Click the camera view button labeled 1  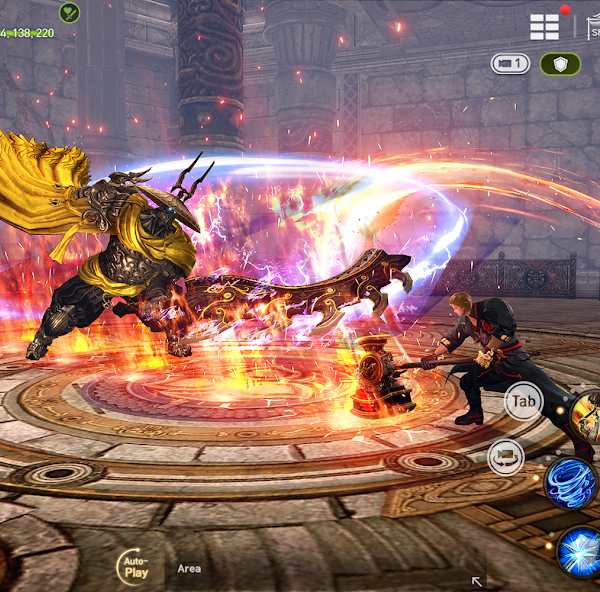pos(510,64)
